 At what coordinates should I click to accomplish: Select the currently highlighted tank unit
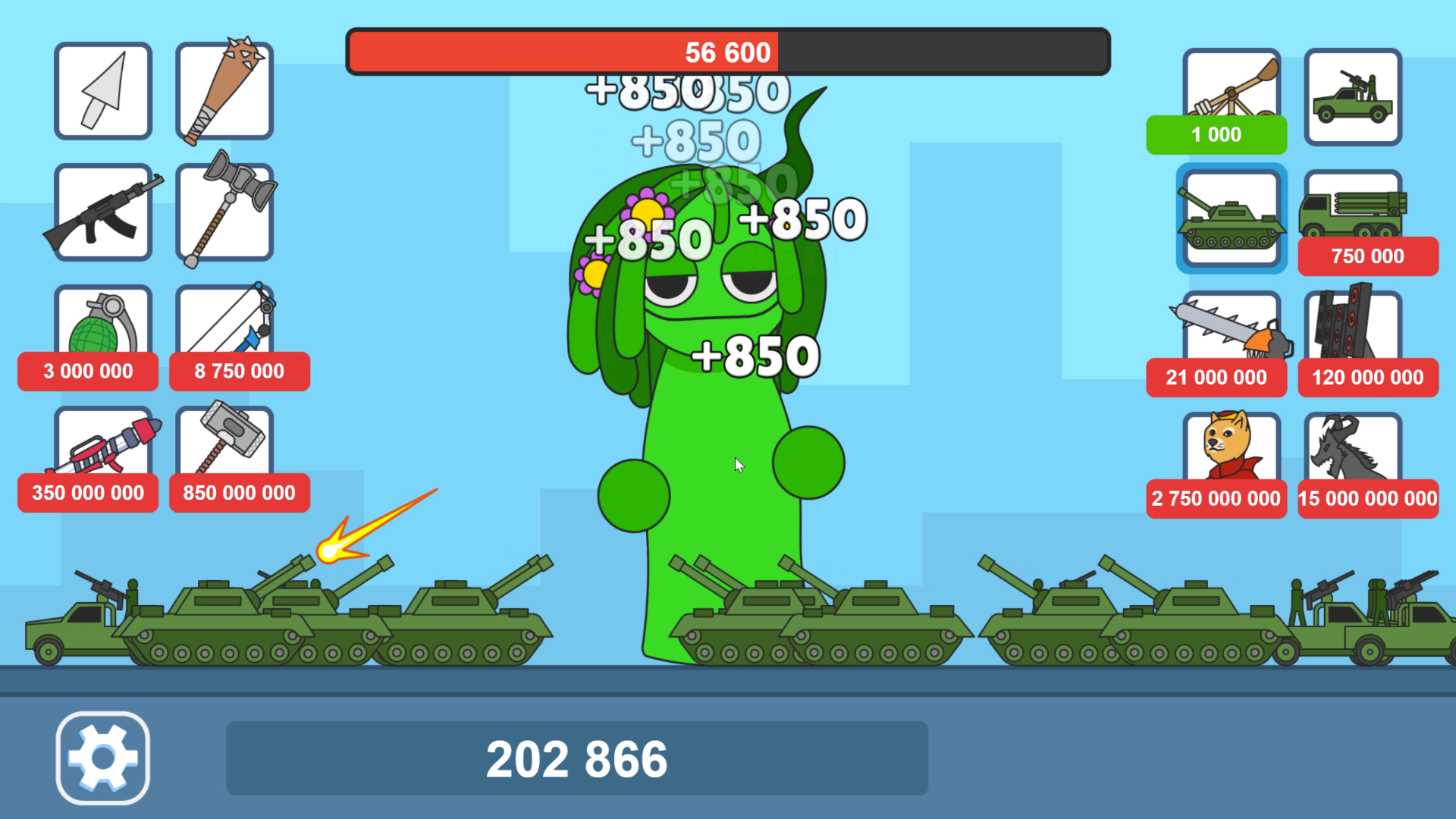pyautogui.click(x=1230, y=219)
